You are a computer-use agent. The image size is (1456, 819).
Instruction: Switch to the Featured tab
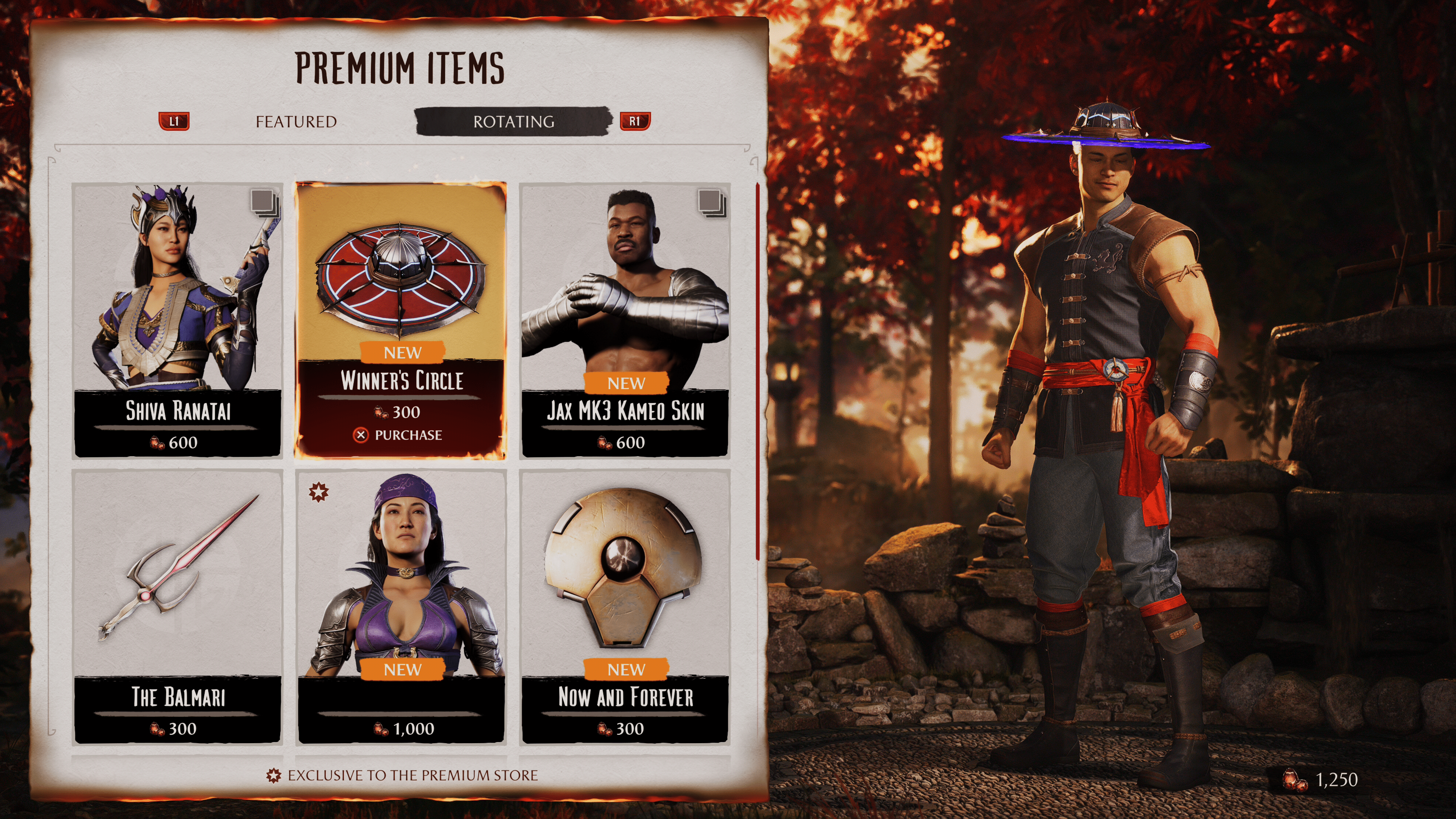pyautogui.click(x=296, y=121)
